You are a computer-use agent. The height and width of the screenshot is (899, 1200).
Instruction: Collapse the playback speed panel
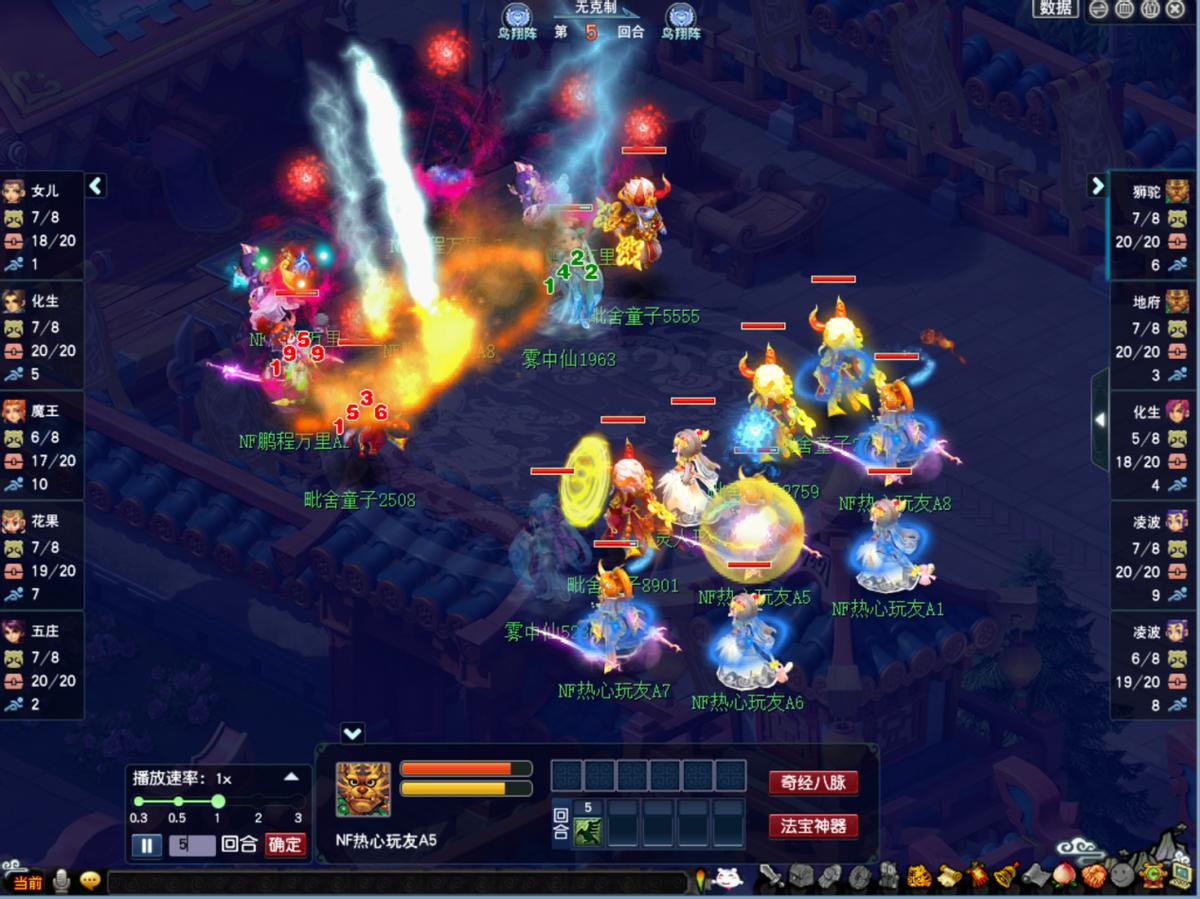[291, 777]
